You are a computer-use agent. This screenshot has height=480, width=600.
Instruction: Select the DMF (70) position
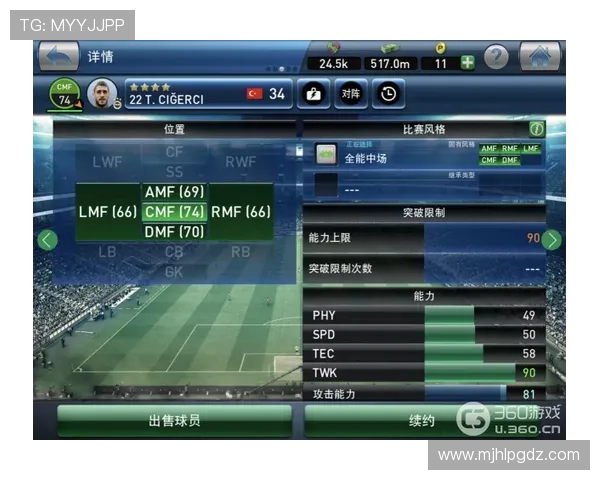point(174,232)
